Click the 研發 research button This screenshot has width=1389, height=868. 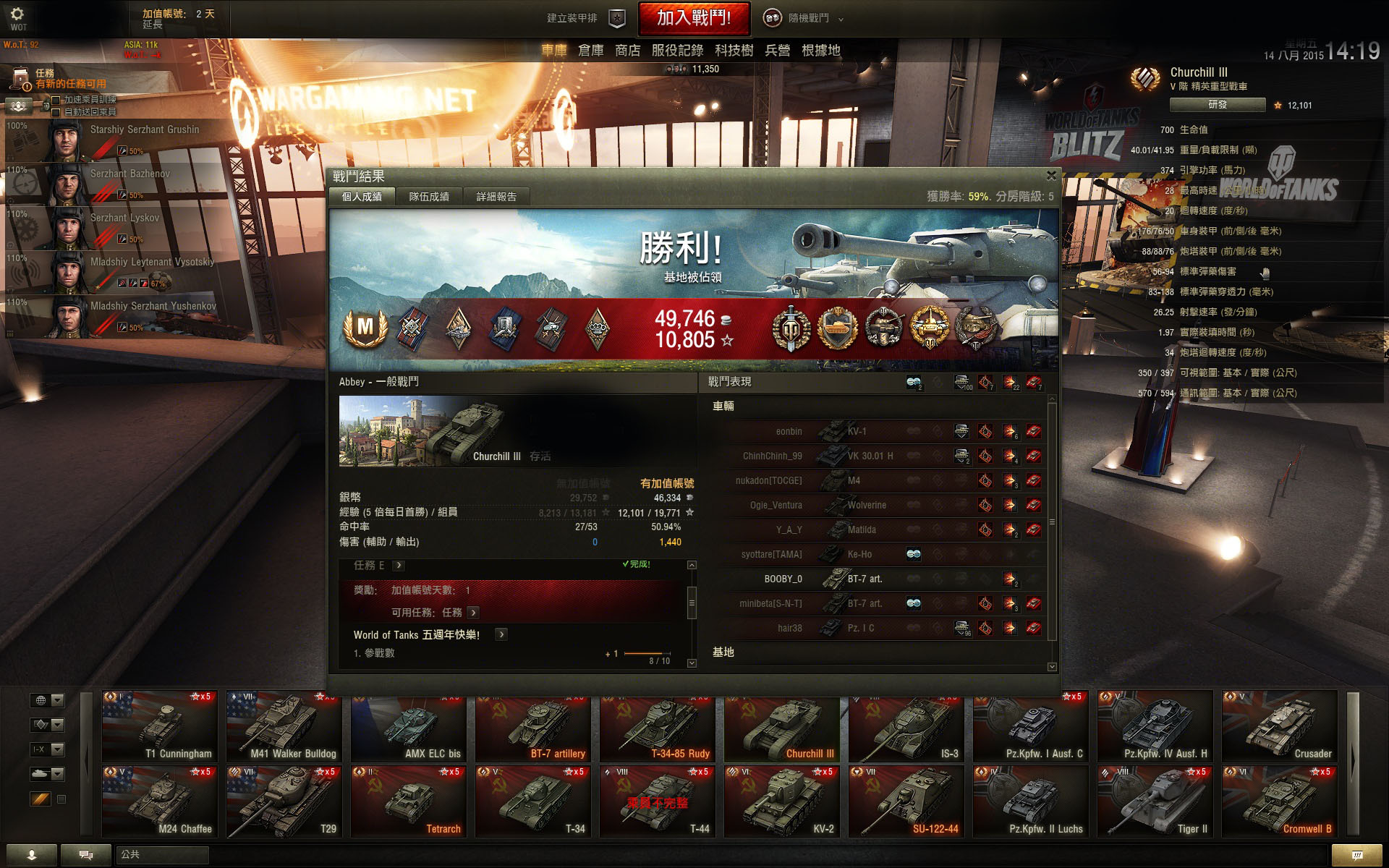1217,105
